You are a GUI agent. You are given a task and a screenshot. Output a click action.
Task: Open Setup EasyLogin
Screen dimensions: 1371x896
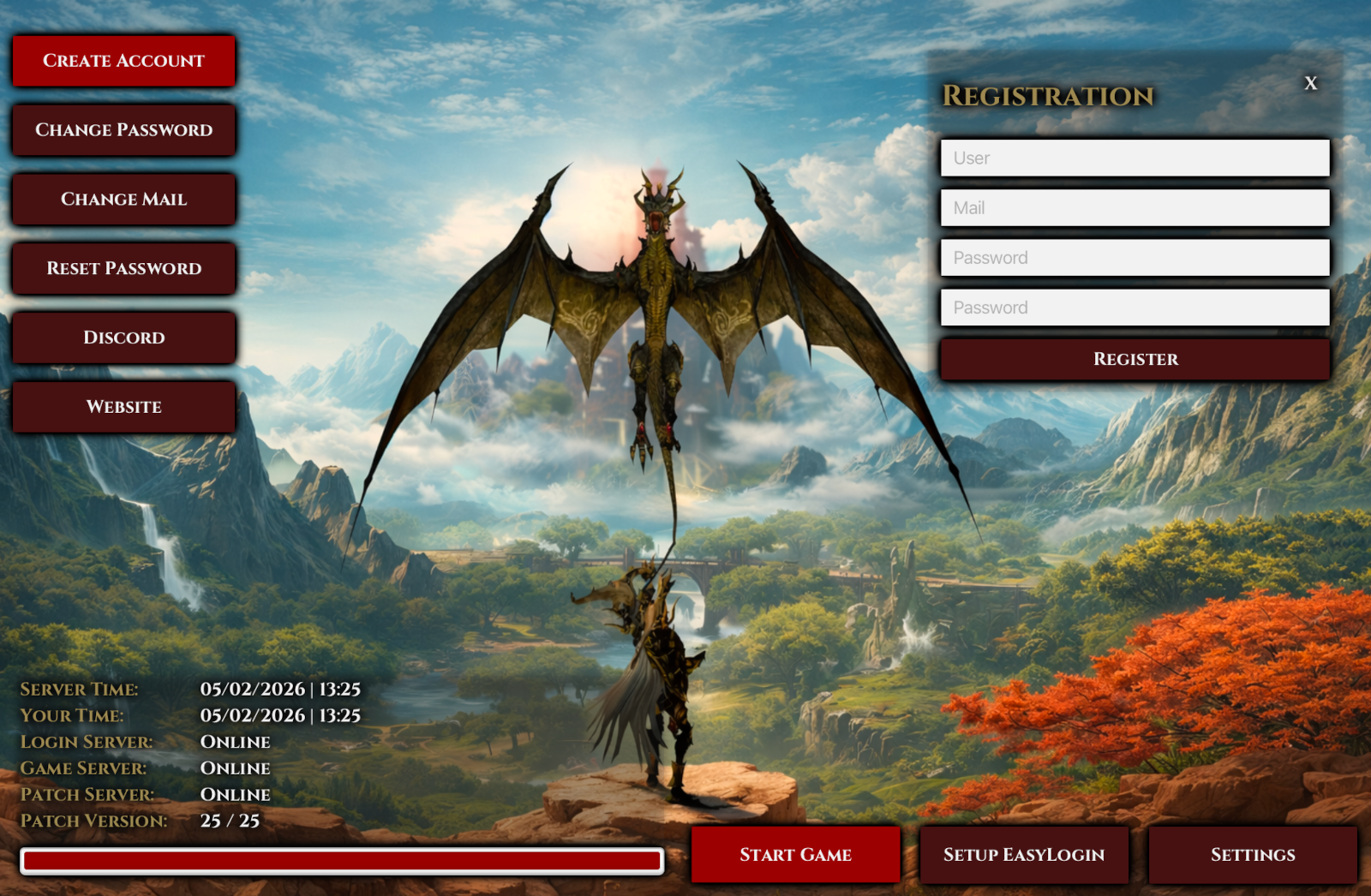[1024, 855]
